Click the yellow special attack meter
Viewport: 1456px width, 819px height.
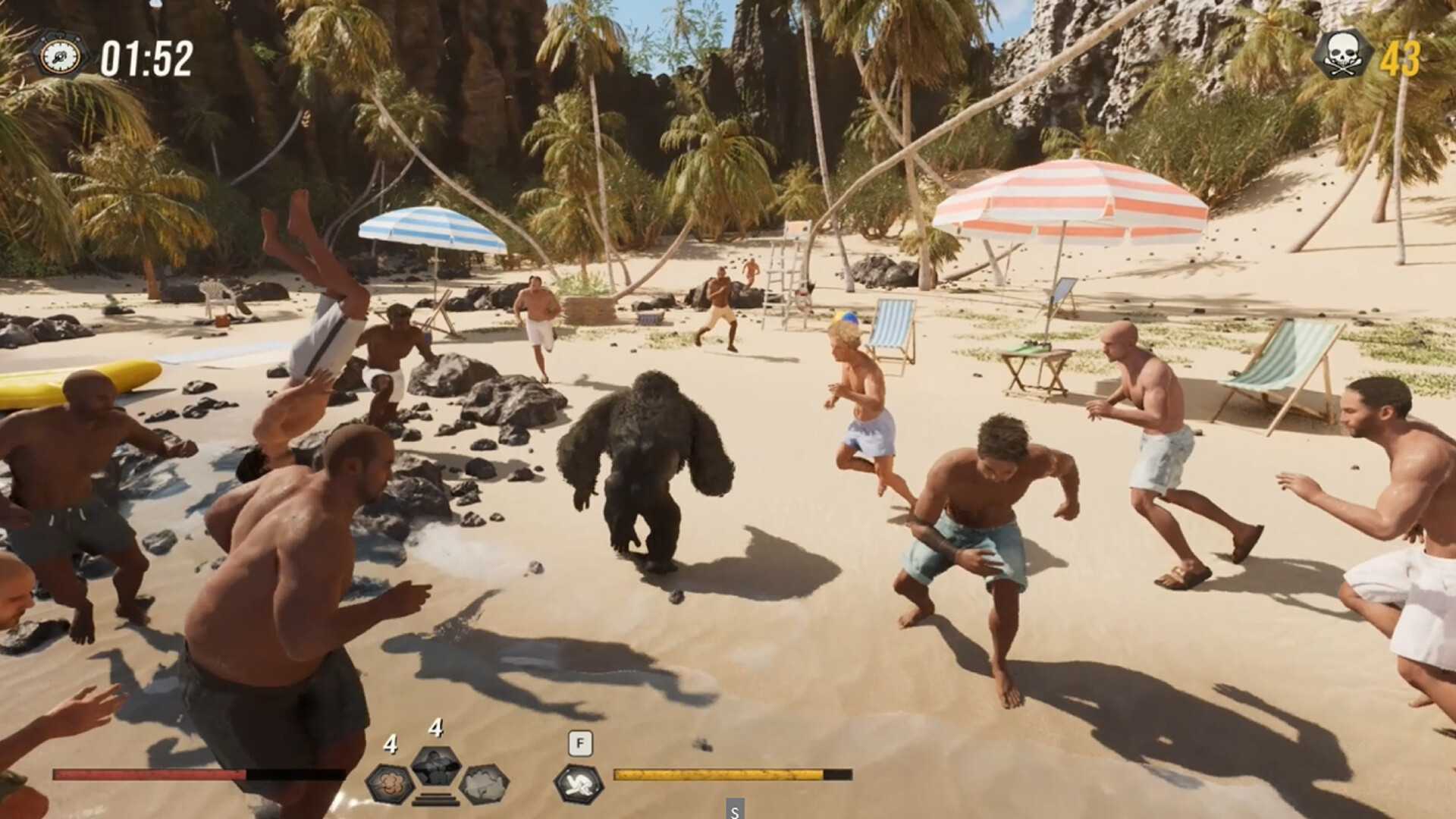click(x=717, y=775)
